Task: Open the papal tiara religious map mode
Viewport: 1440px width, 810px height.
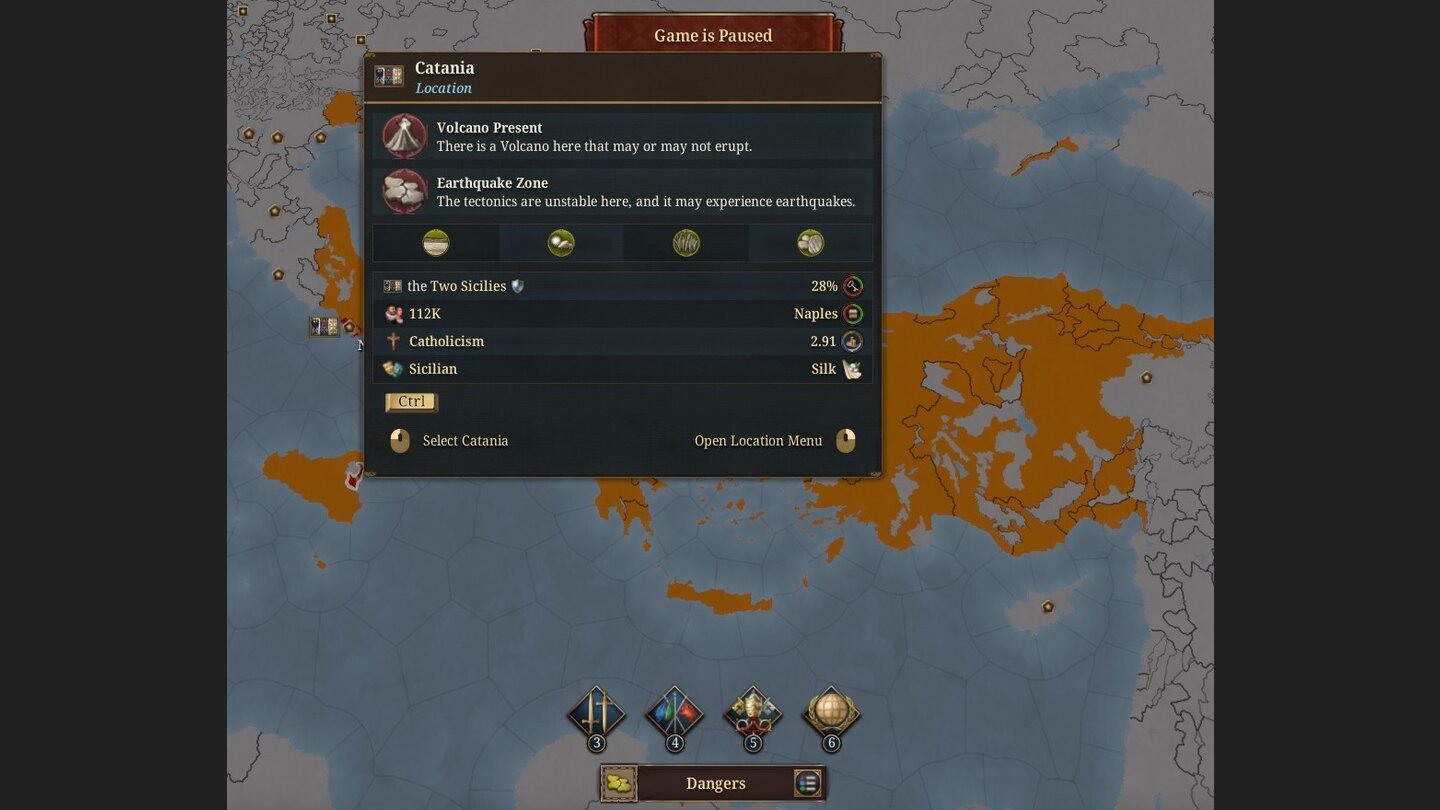Action: click(752, 713)
